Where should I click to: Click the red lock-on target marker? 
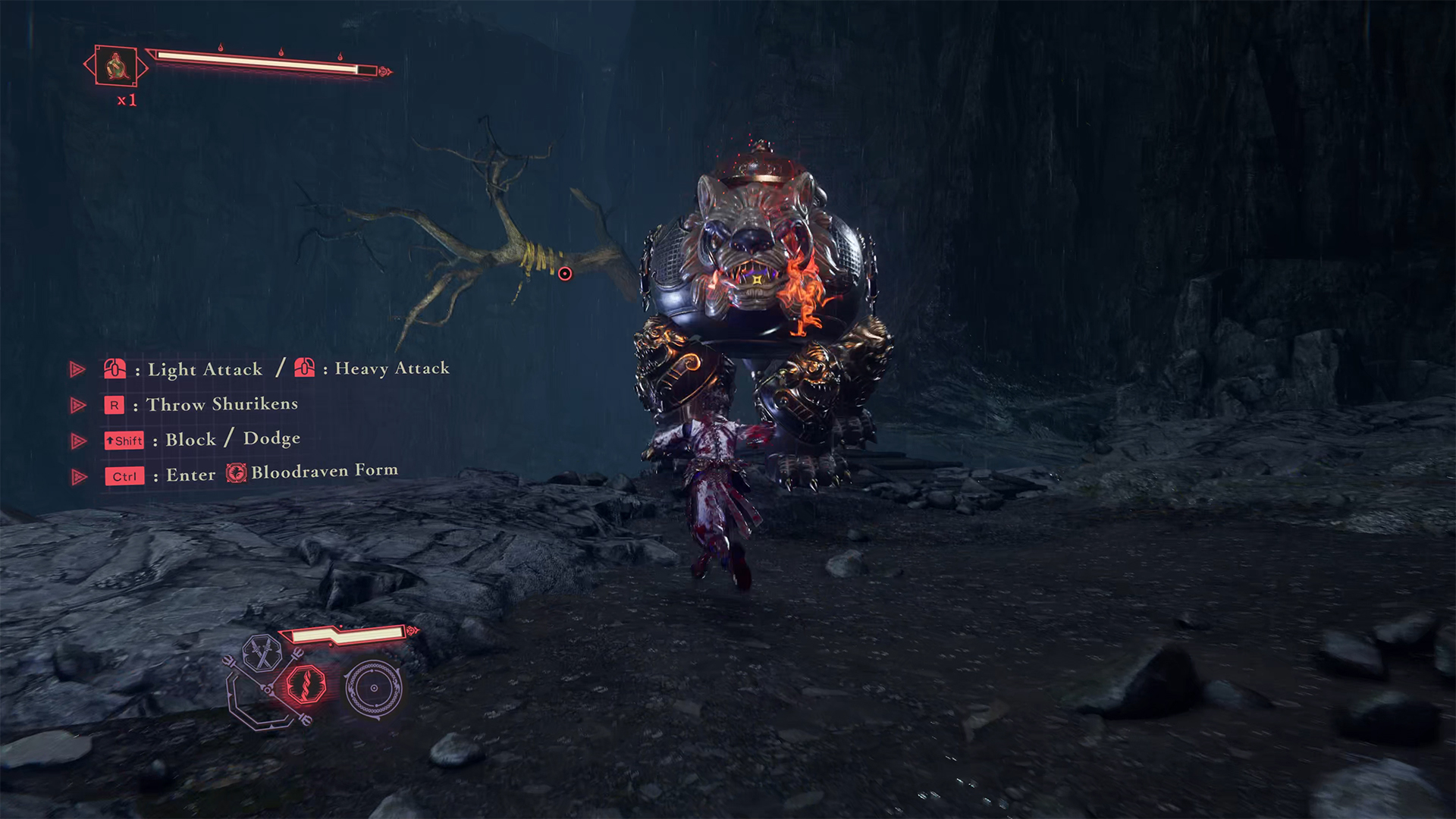point(565,274)
